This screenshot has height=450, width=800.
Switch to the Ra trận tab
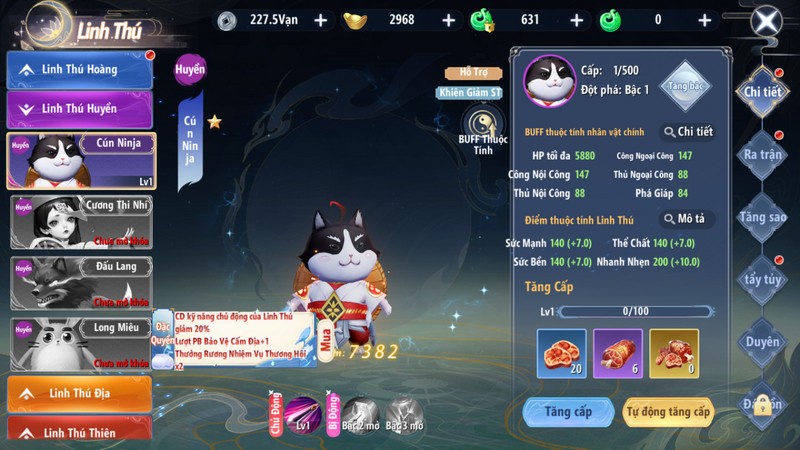(x=762, y=155)
